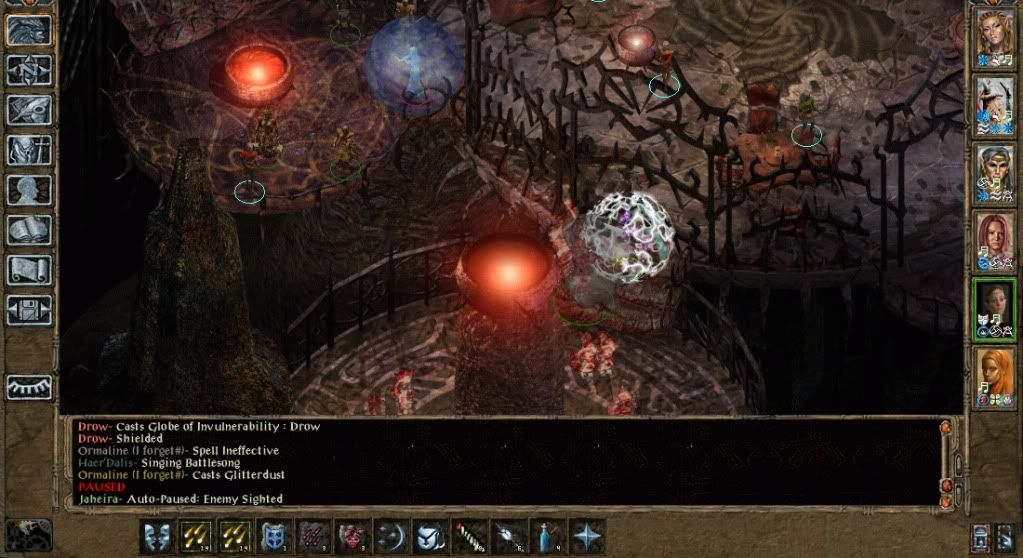Drink the blue potion quick item
The width and height of the screenshot is (1023, 558).
(x=547, y=536)
